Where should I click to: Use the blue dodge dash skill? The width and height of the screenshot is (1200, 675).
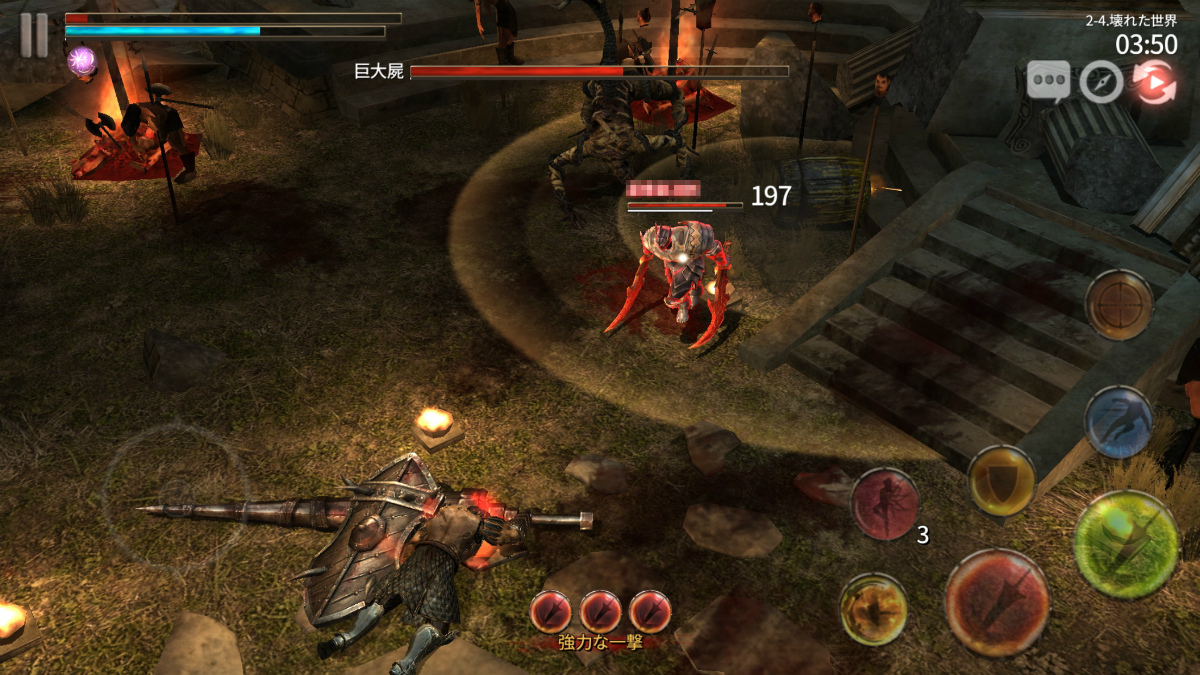(x=1118, y=422)
